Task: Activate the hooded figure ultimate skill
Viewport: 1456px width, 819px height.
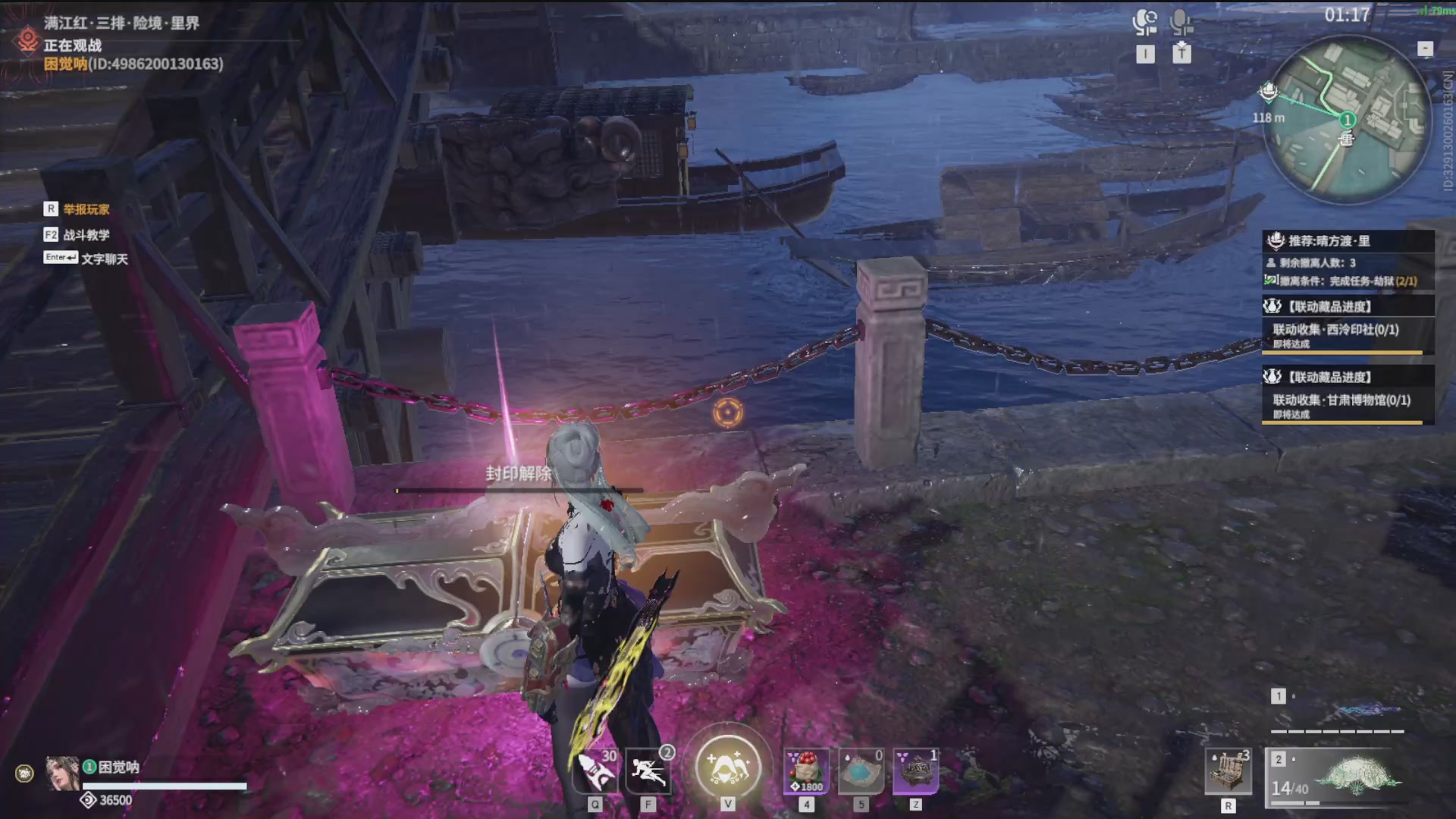Action: tap(728, 766)
